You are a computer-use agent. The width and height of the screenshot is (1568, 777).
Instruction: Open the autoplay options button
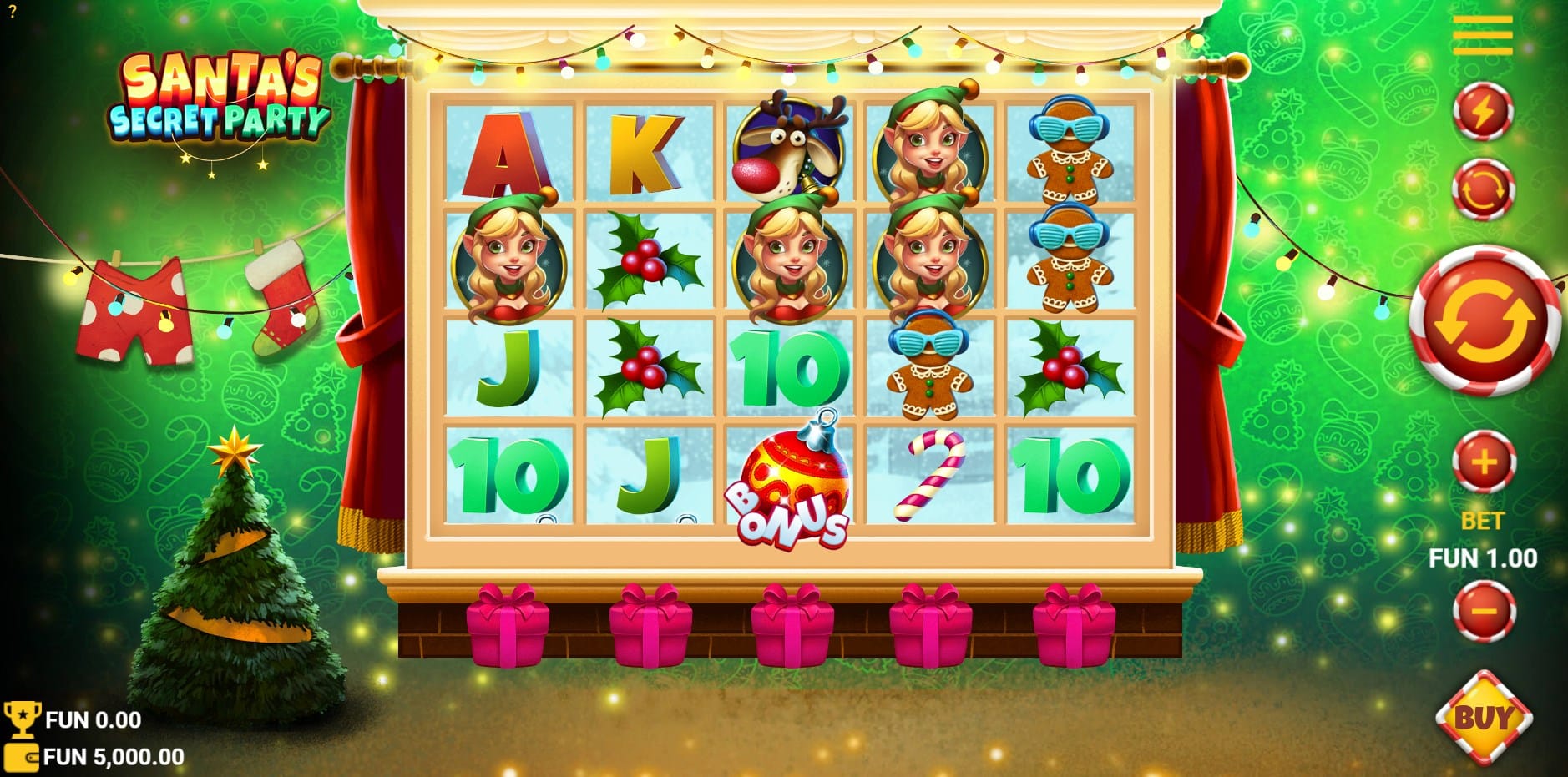click(1483, 189)
